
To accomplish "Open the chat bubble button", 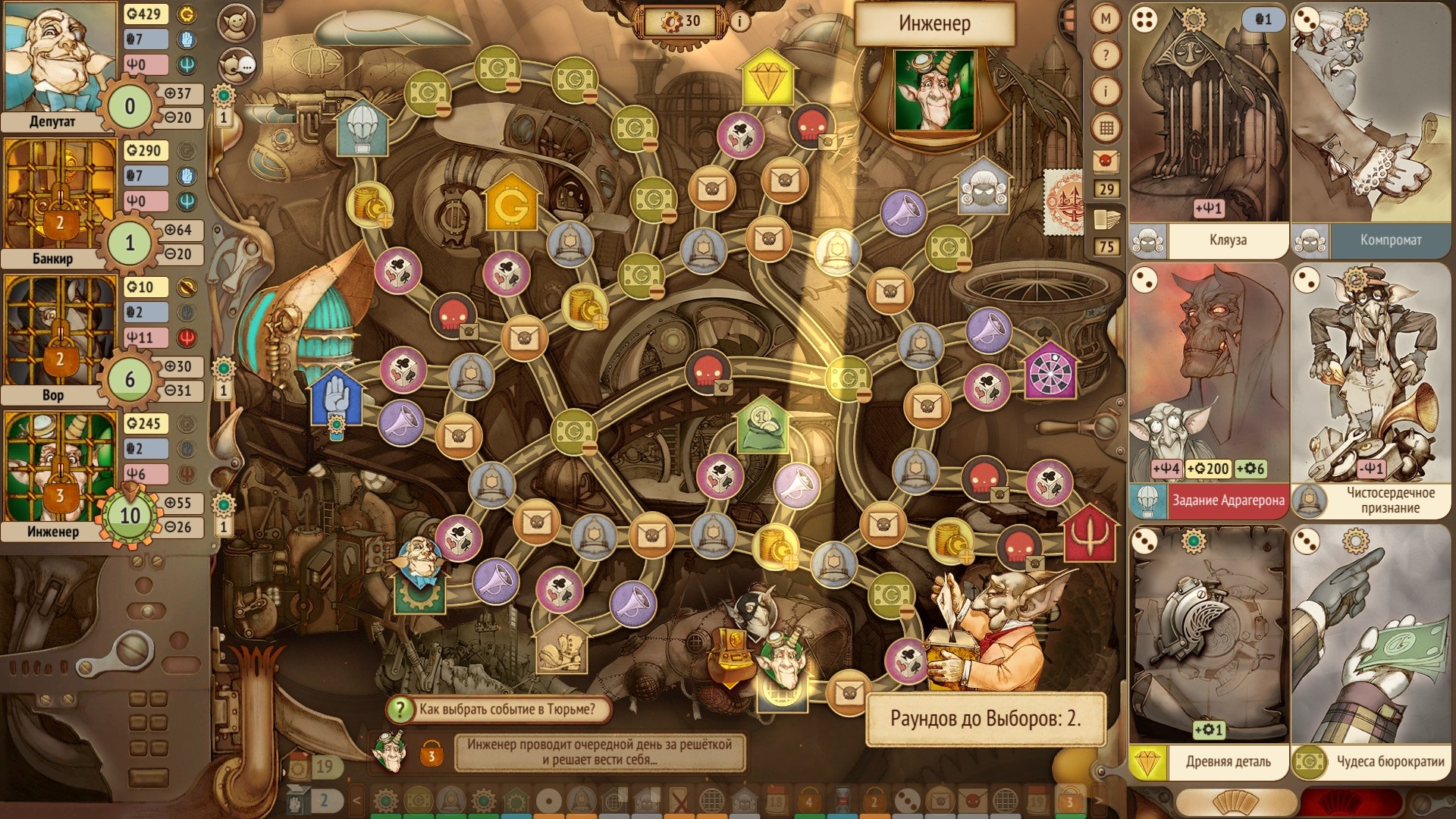I will [x=236, y=65].
